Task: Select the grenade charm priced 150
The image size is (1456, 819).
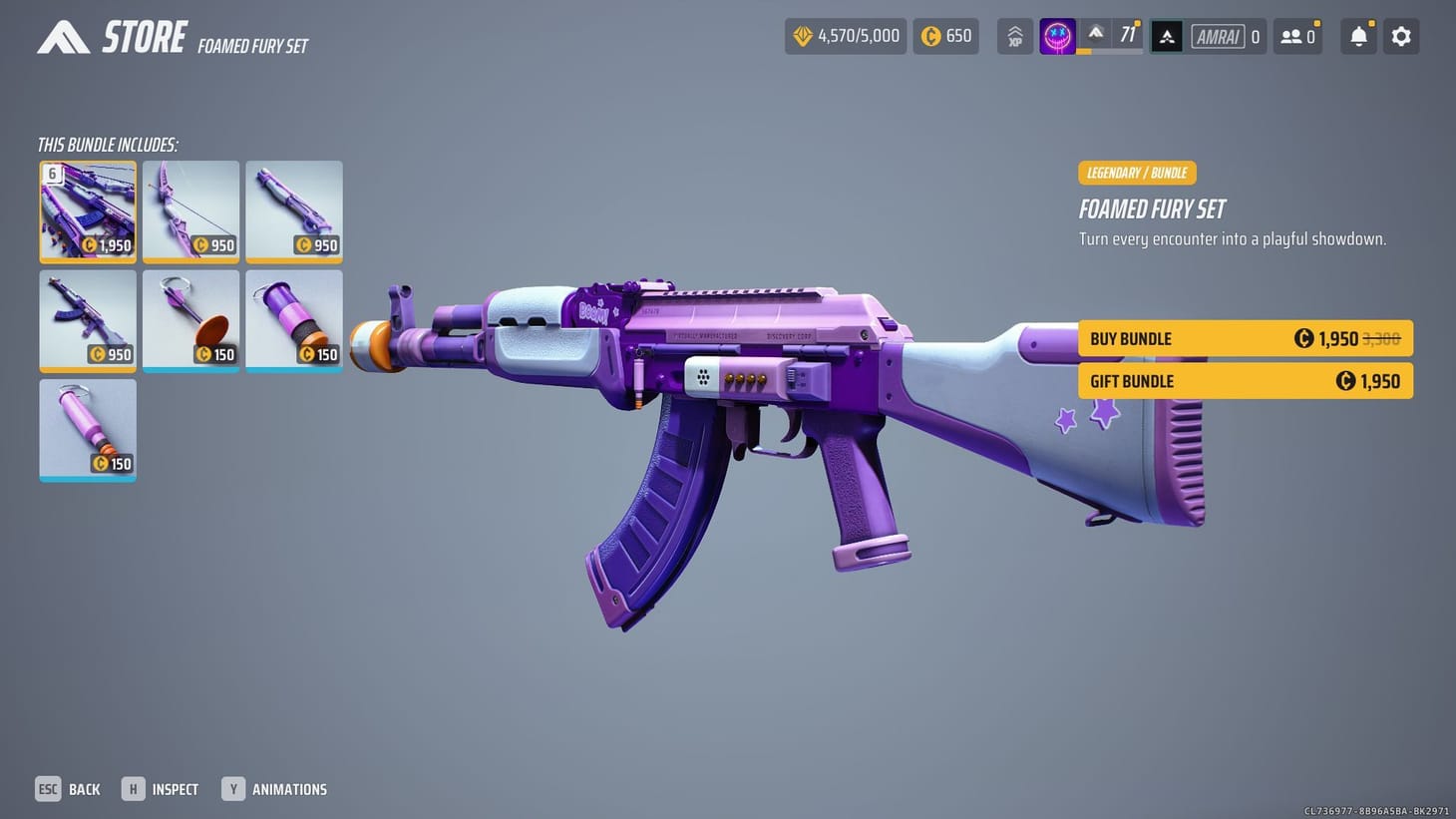Action: [x=294, y=320]
